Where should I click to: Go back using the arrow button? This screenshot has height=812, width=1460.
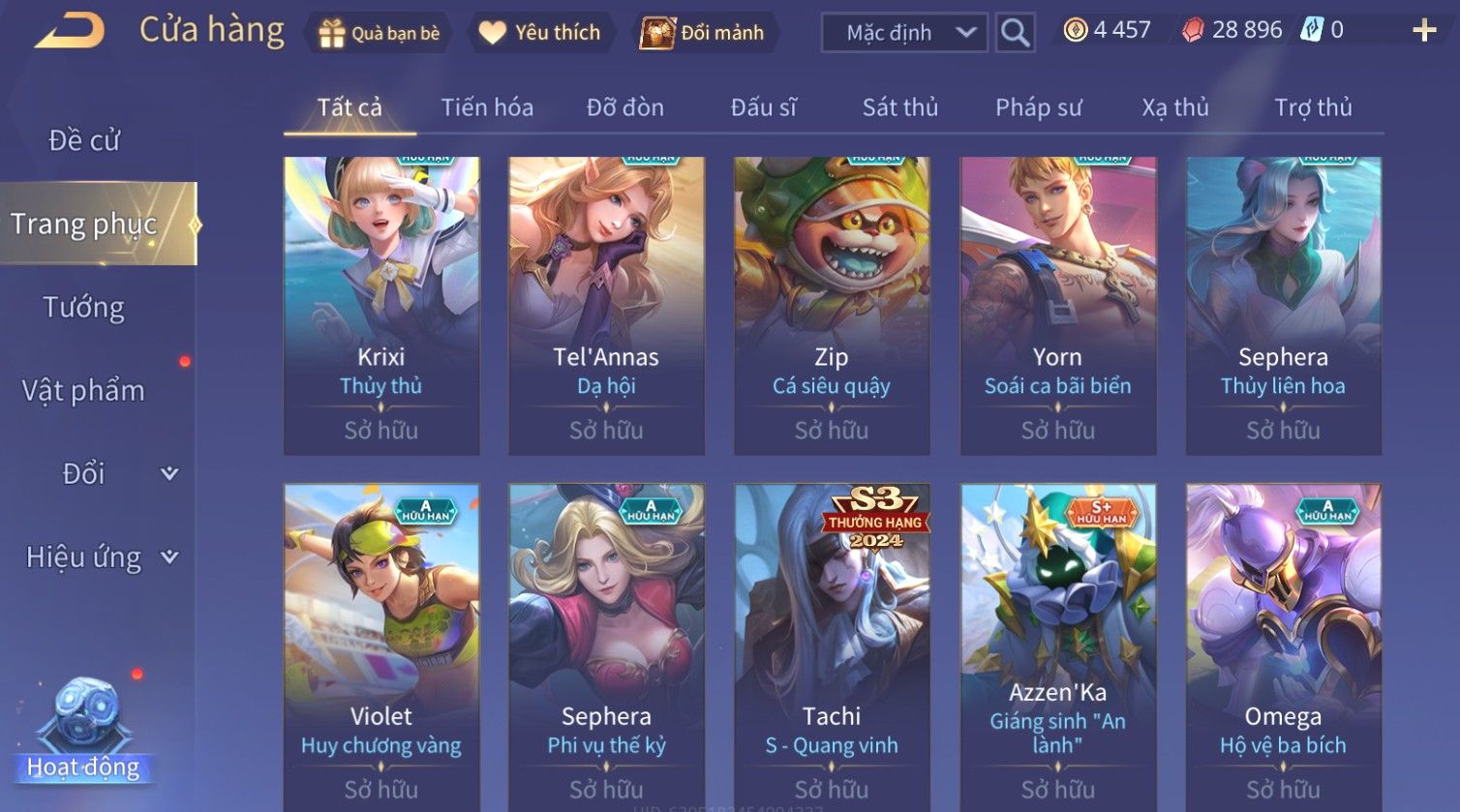pos(70,31)
